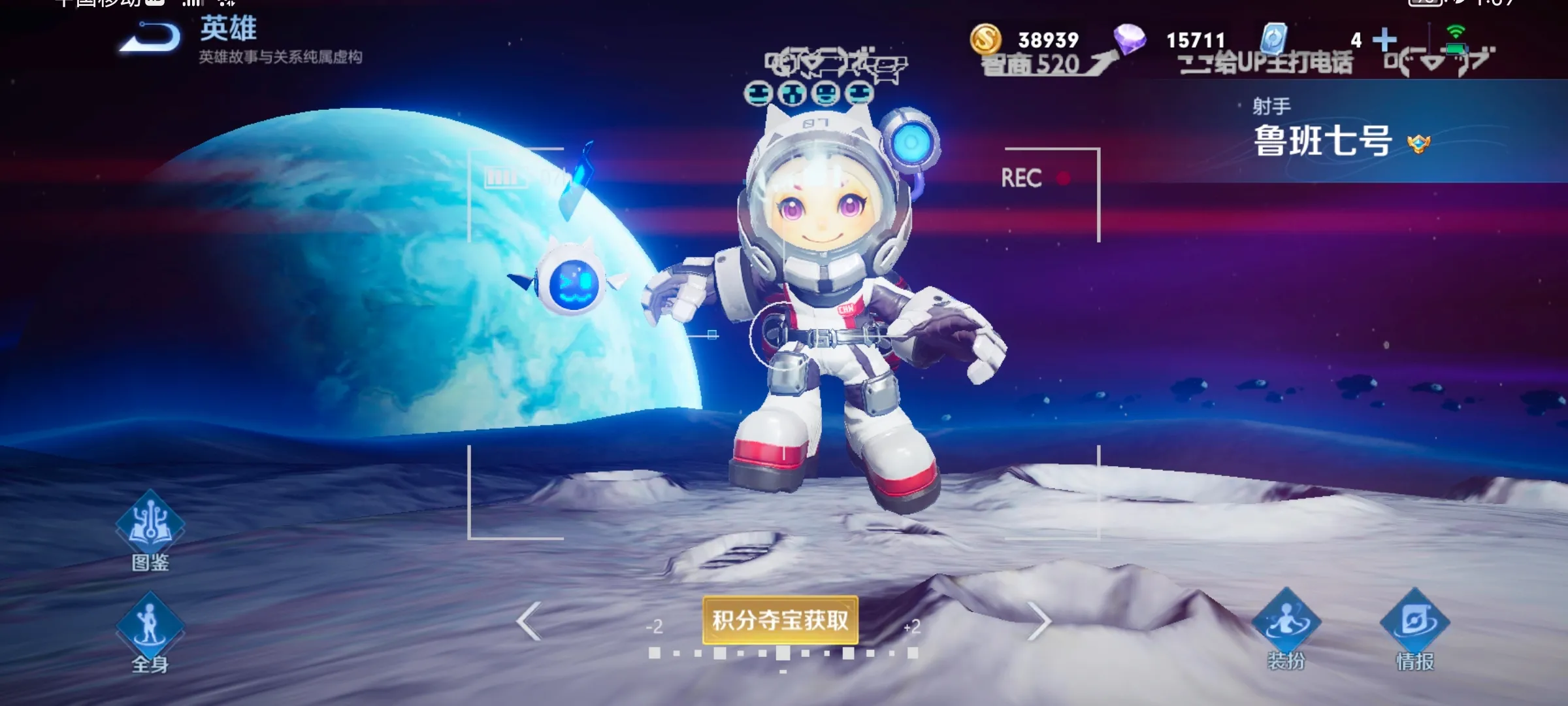Add more tickets with the plus button
The width and height of the screenshot is (1568, 706).
tap(1384, 40)
